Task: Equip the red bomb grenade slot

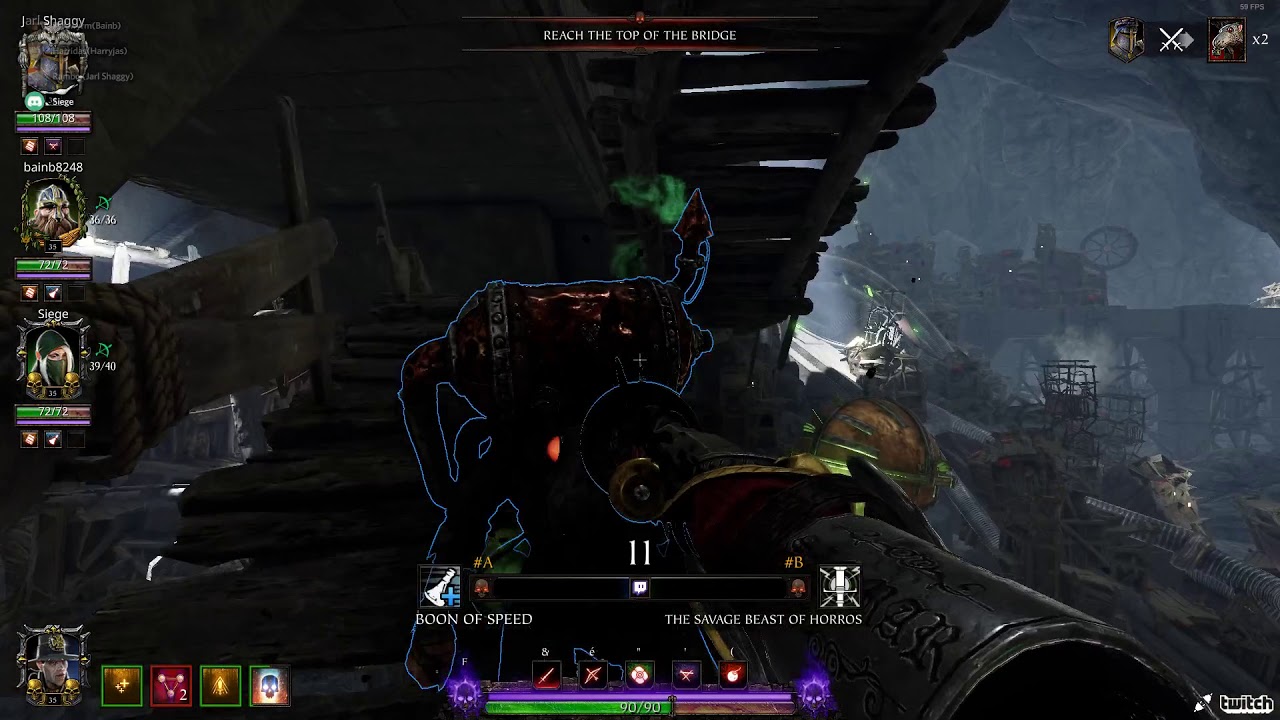Action: tap(732, 675)
